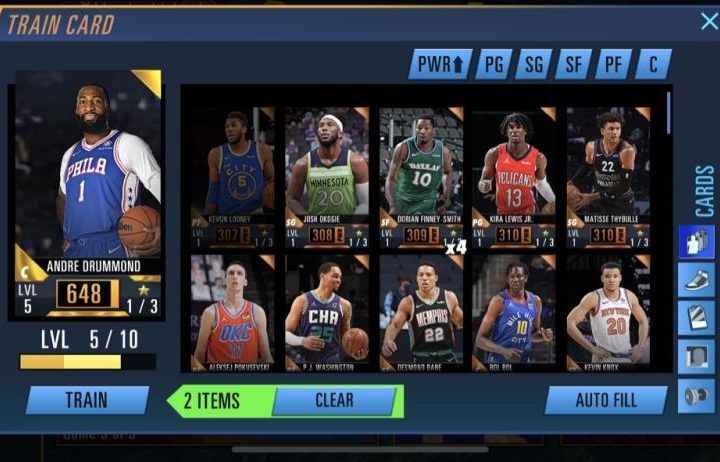
Task: Select the Aleksej Pokusevski card
Action: click(x=233, y=312)
